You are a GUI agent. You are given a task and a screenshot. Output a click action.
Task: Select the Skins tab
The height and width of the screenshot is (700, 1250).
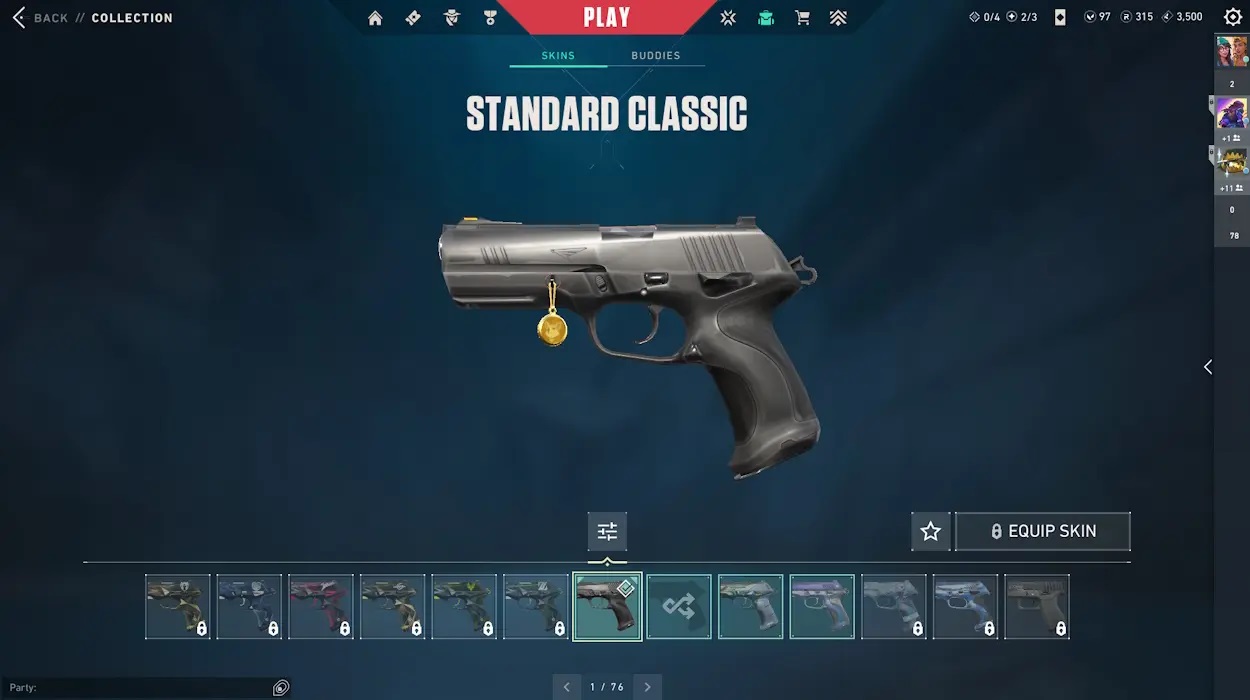point(558,56)
